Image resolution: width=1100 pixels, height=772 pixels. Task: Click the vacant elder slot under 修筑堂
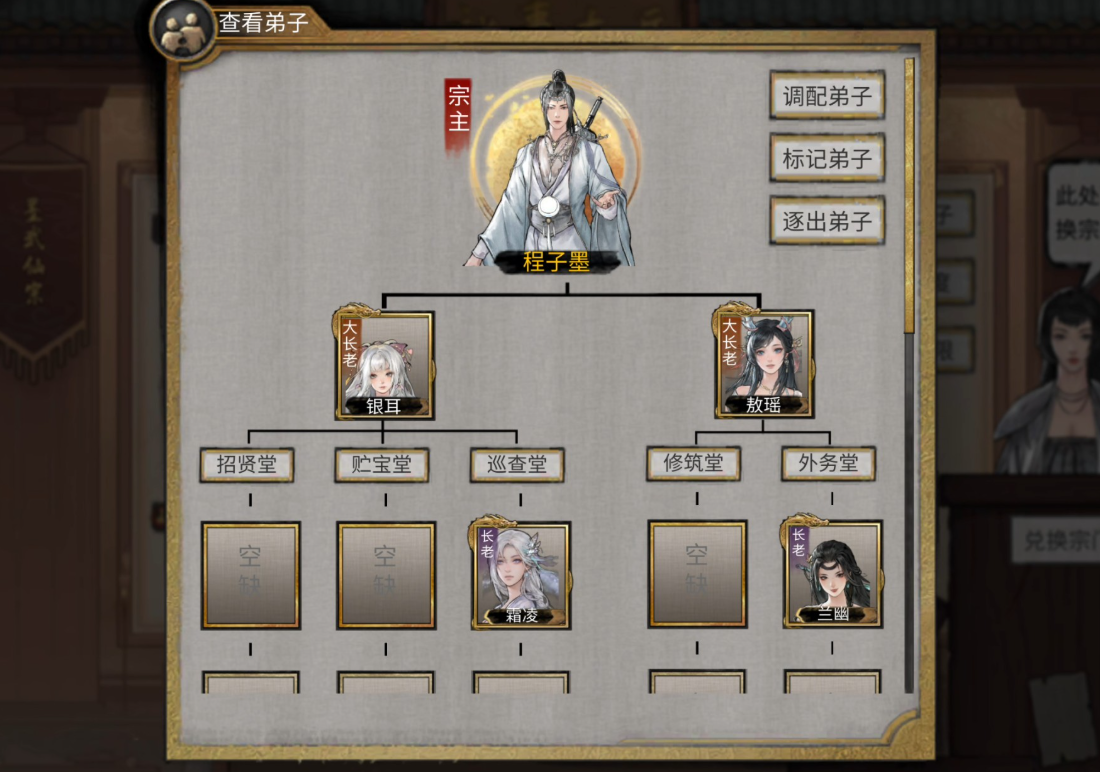697,574
